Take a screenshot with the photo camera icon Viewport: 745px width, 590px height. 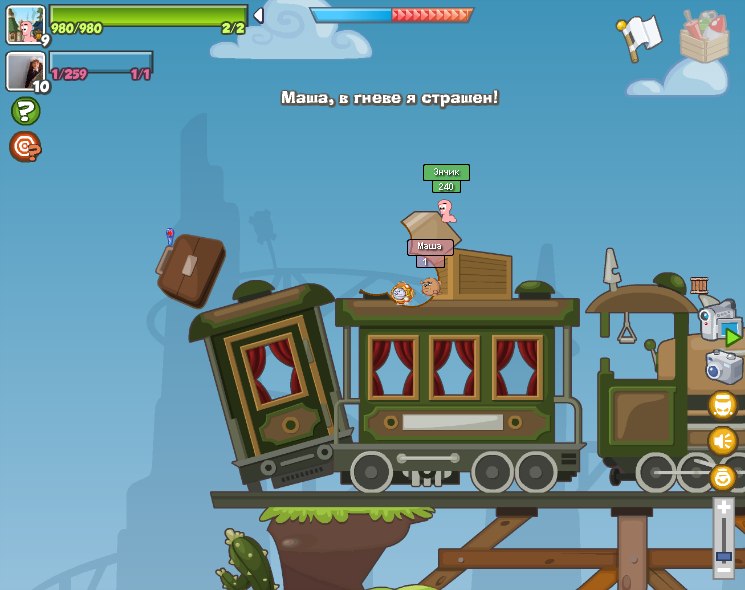[723, 367]
